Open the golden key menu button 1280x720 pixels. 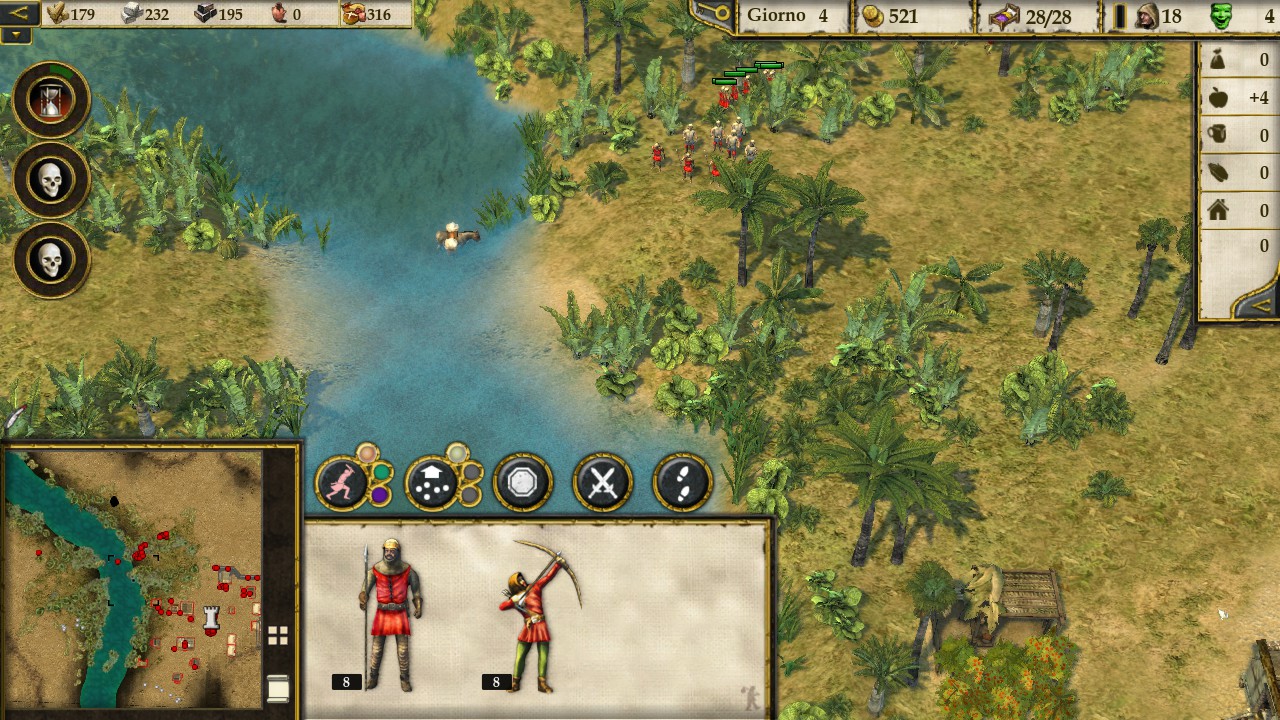click(x=713, y=15)
